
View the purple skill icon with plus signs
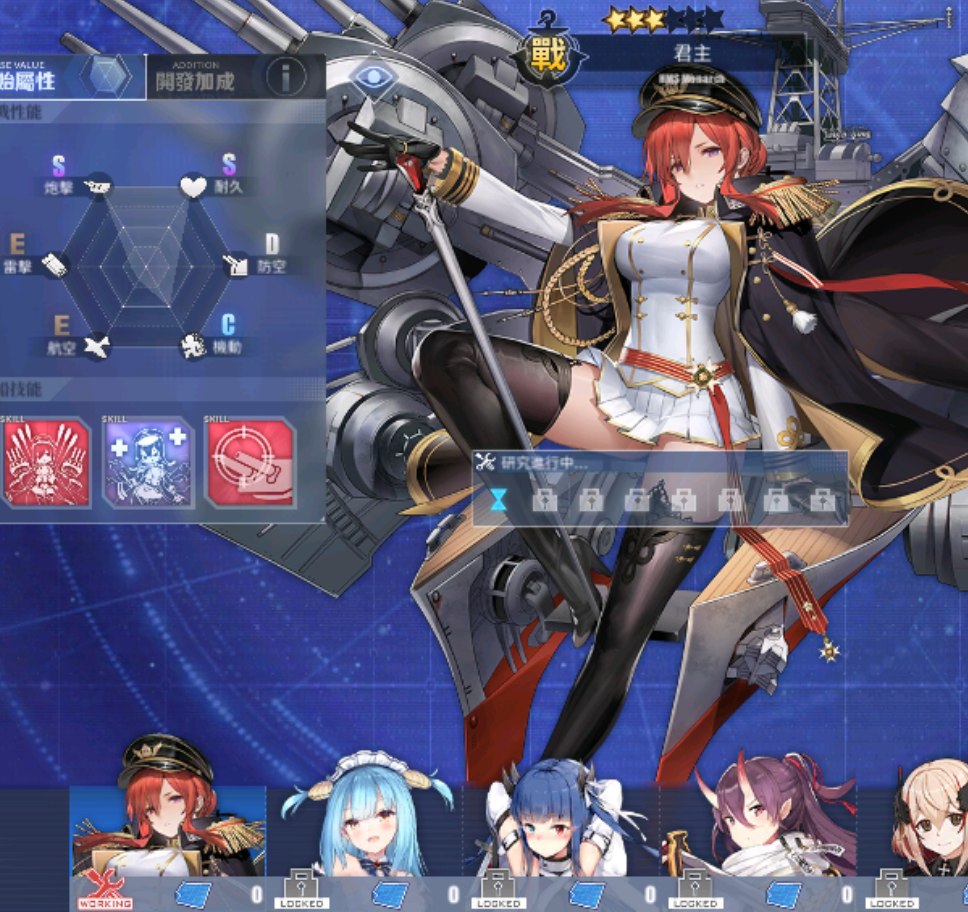coord(149,463)
